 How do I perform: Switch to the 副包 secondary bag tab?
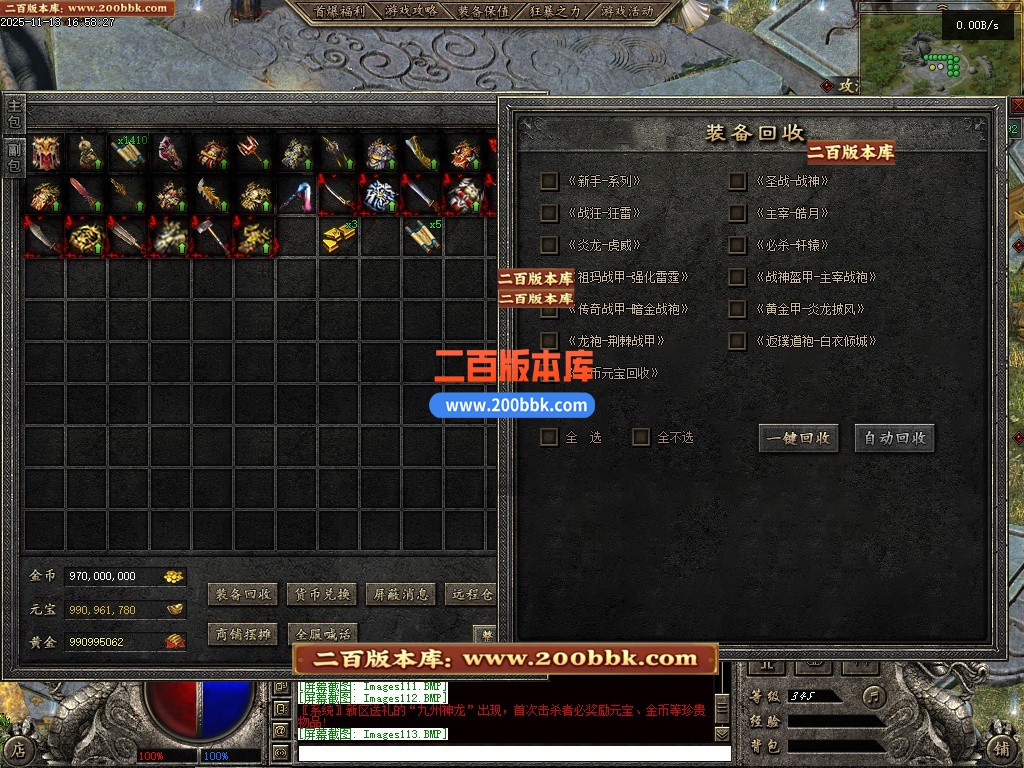14,156
